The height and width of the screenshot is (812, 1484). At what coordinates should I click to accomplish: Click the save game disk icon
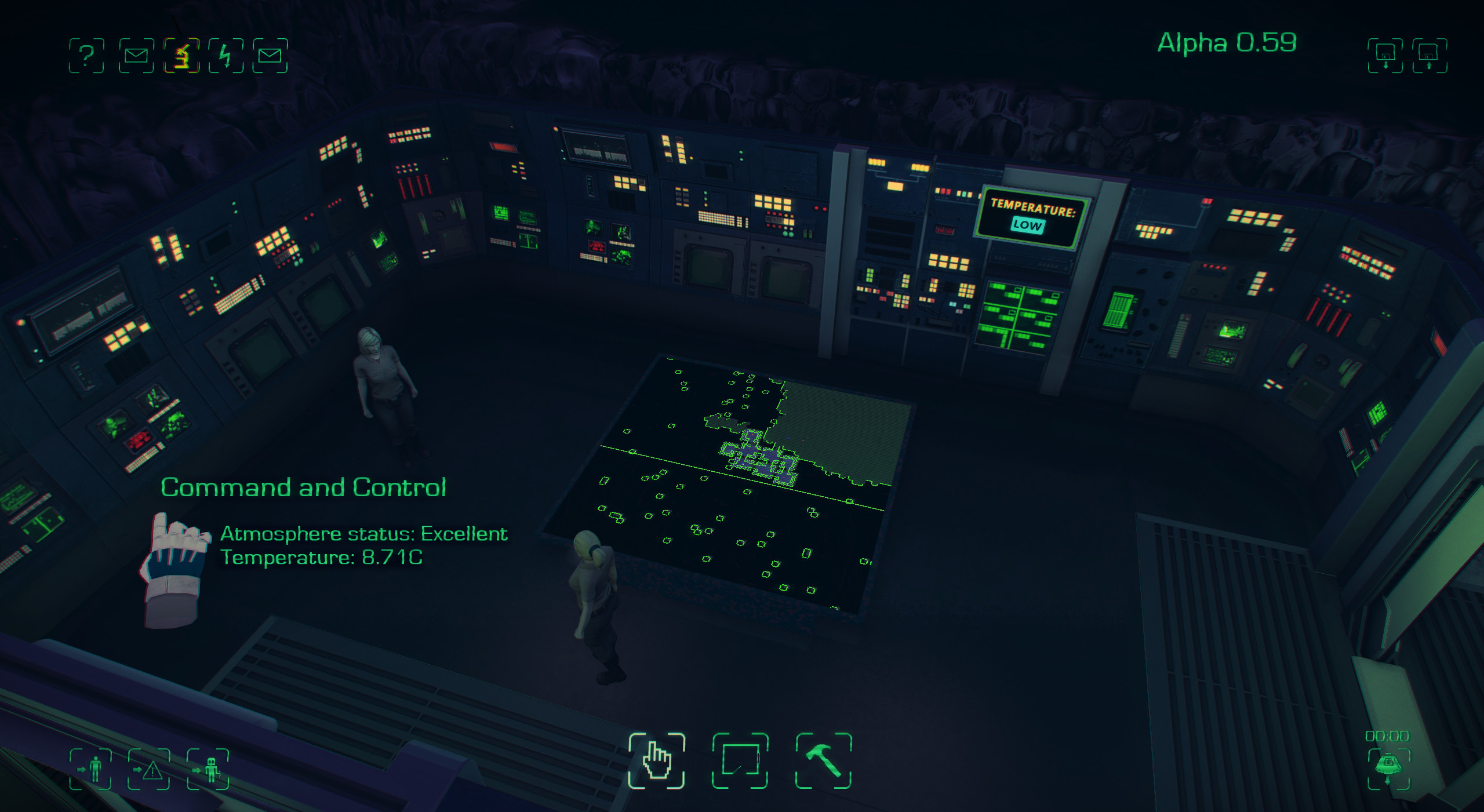(1385, 56)
